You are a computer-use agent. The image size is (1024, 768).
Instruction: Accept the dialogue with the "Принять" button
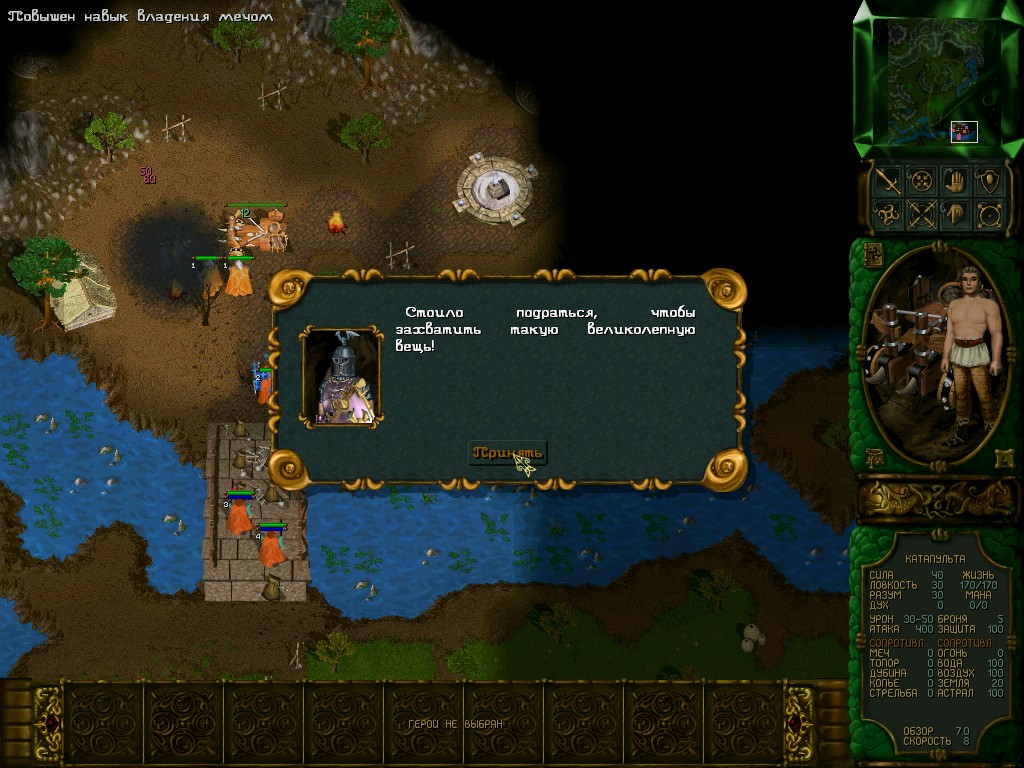point(508,453)
